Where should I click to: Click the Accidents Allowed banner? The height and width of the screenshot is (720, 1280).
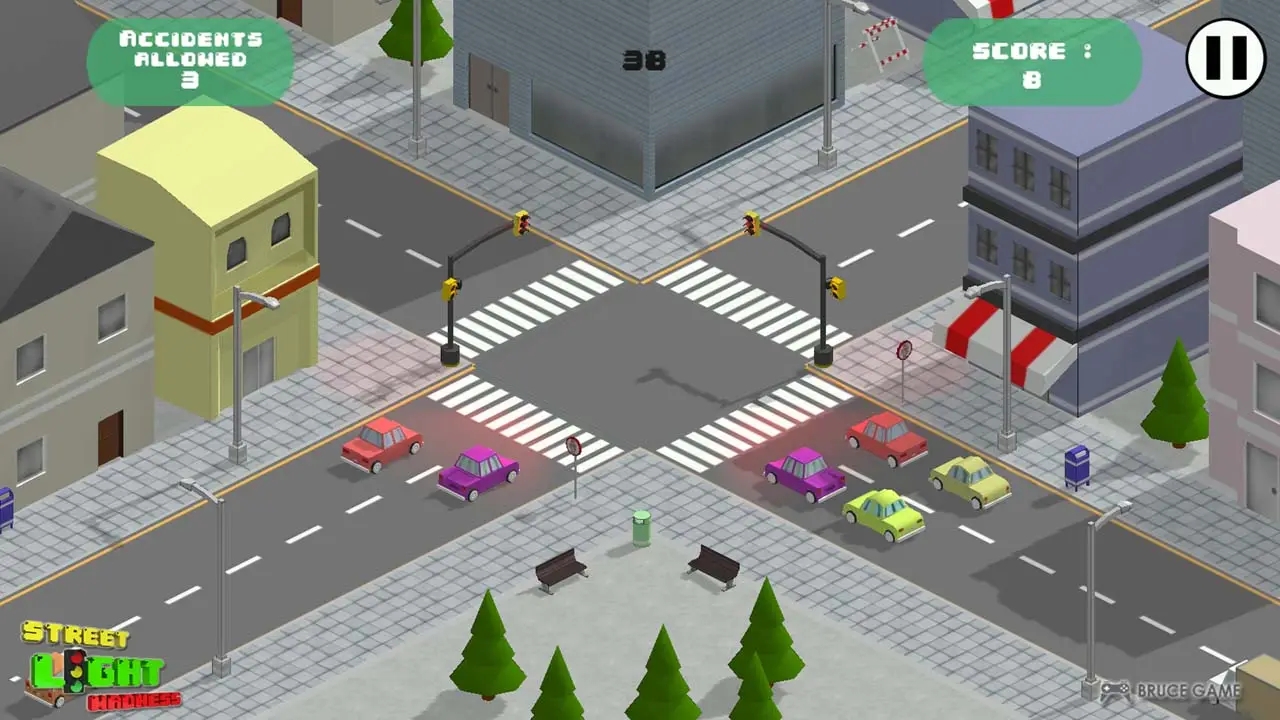[x=190, y=60]
